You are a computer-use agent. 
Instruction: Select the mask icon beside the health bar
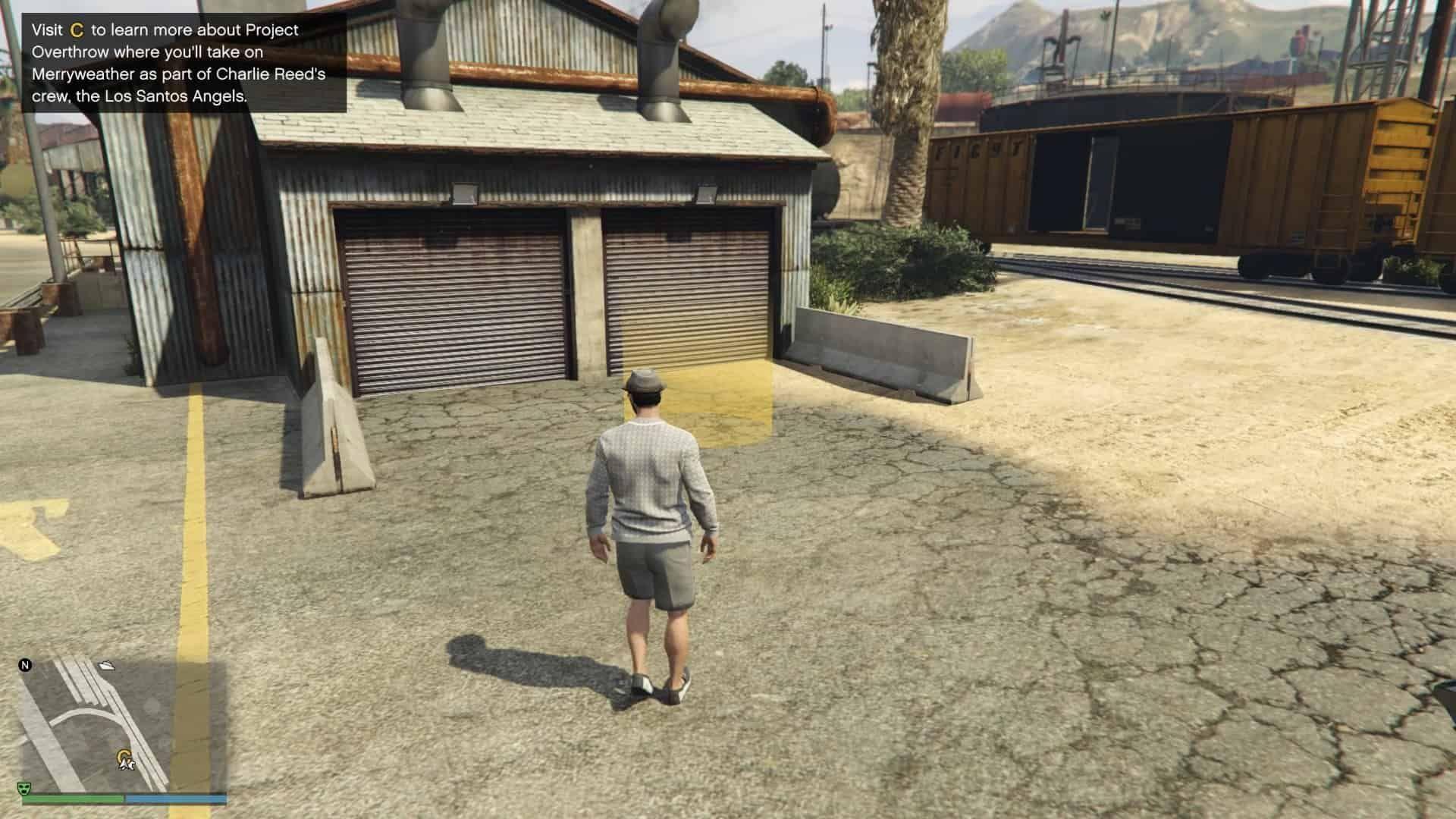pos(24,789)
